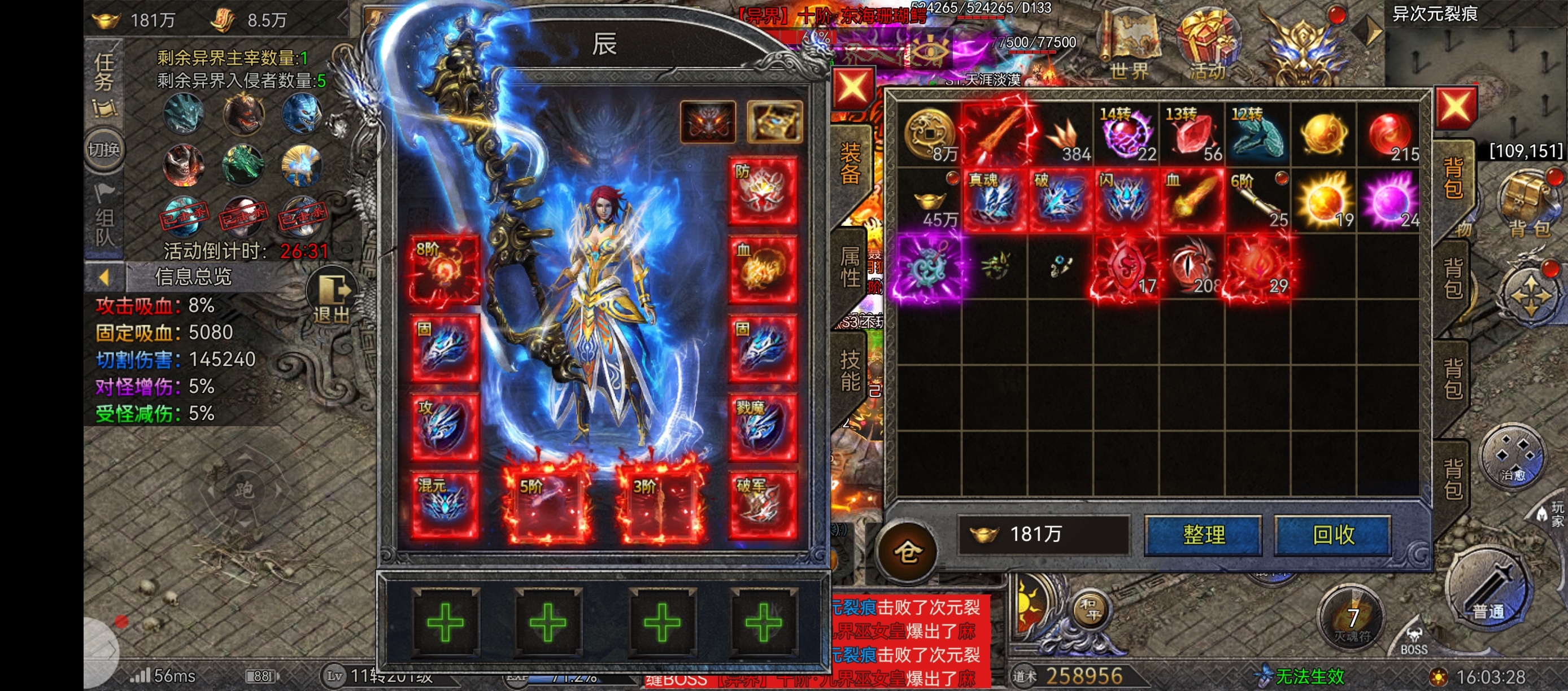Select the 8阶 equipment slot
The image size is (1568, 691).
pyautogui.click(x=444, y=270)
